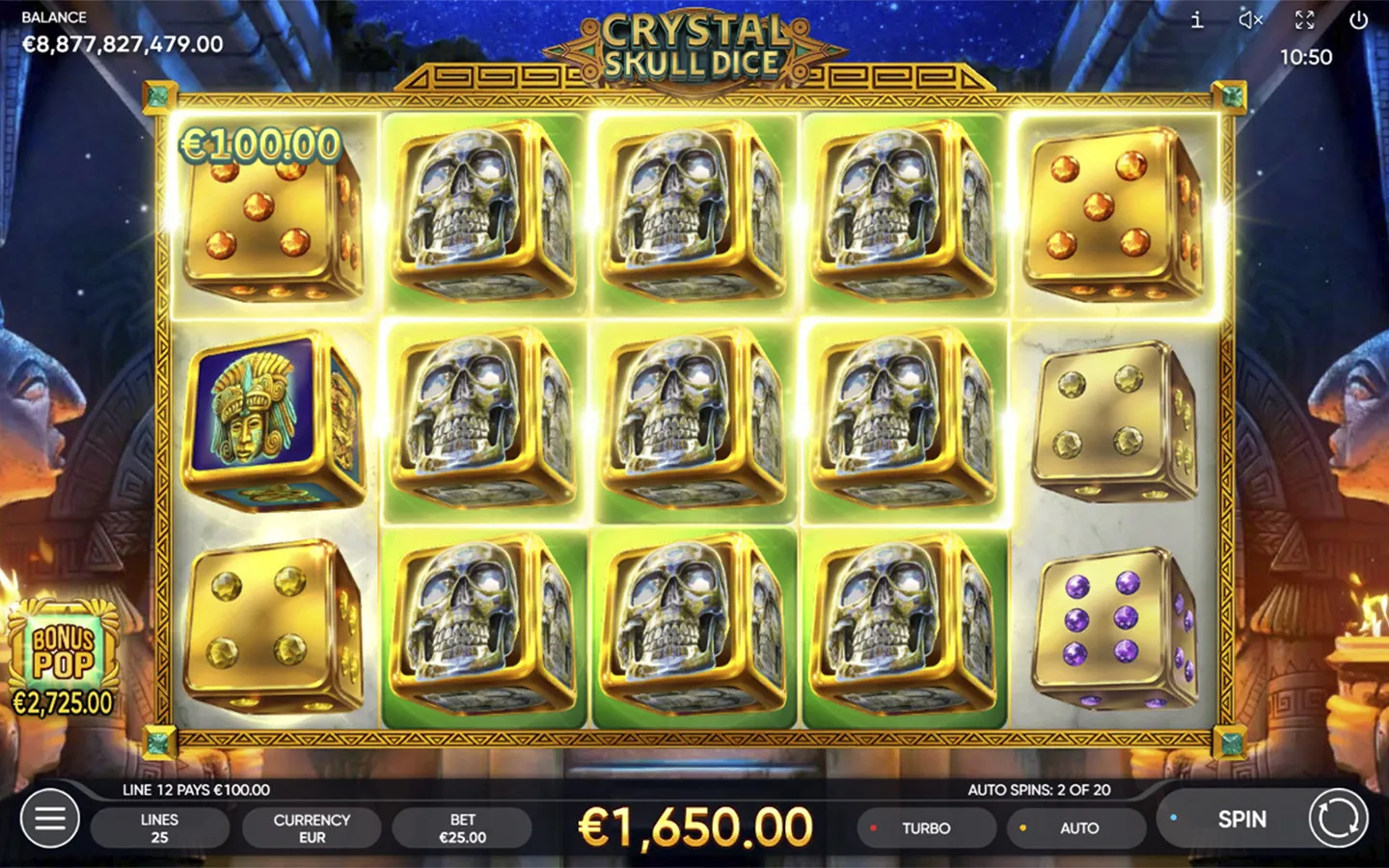Adjust the Bet €25.00 amount
Image resolution: width=1389 pixels, height=868 pixels.
462,828
